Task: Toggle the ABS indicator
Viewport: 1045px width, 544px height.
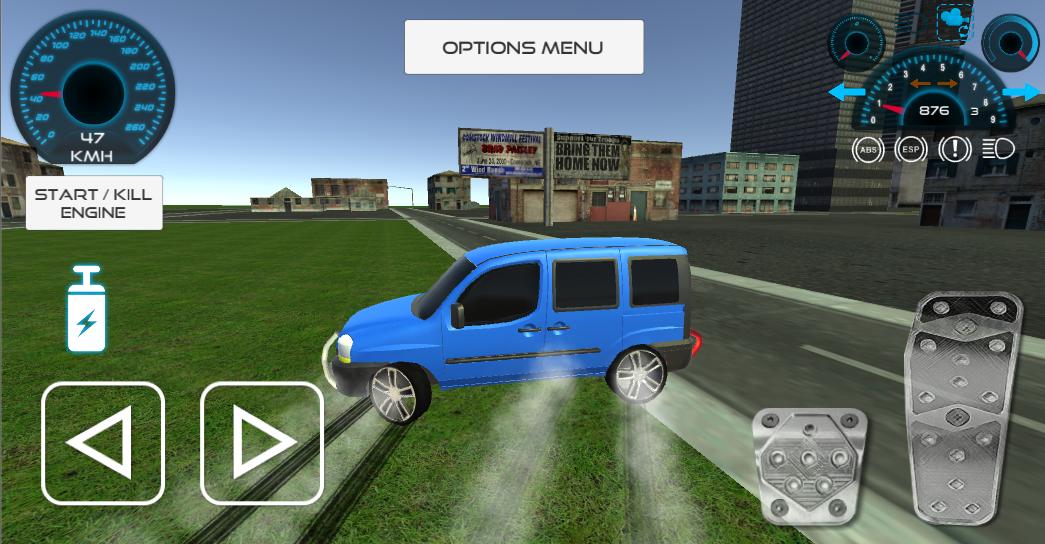Action: tap(868, 150)
